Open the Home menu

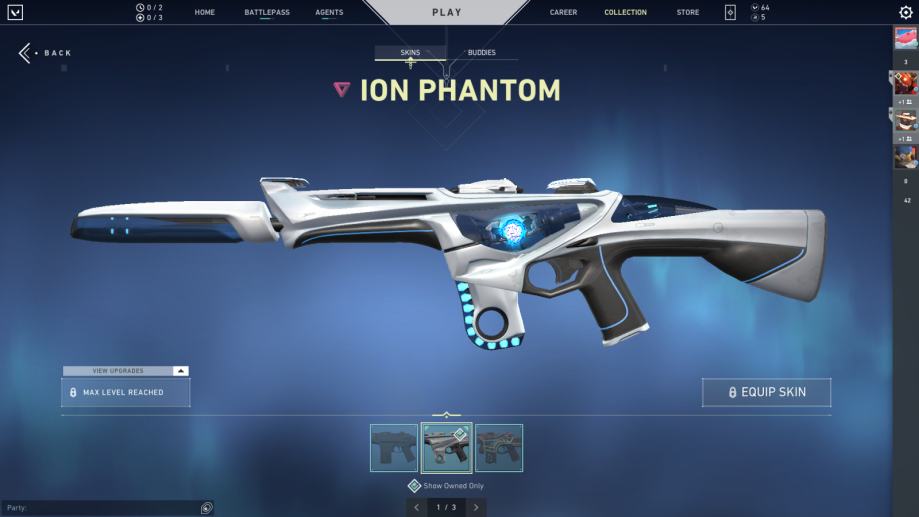(x=205, y=13)
